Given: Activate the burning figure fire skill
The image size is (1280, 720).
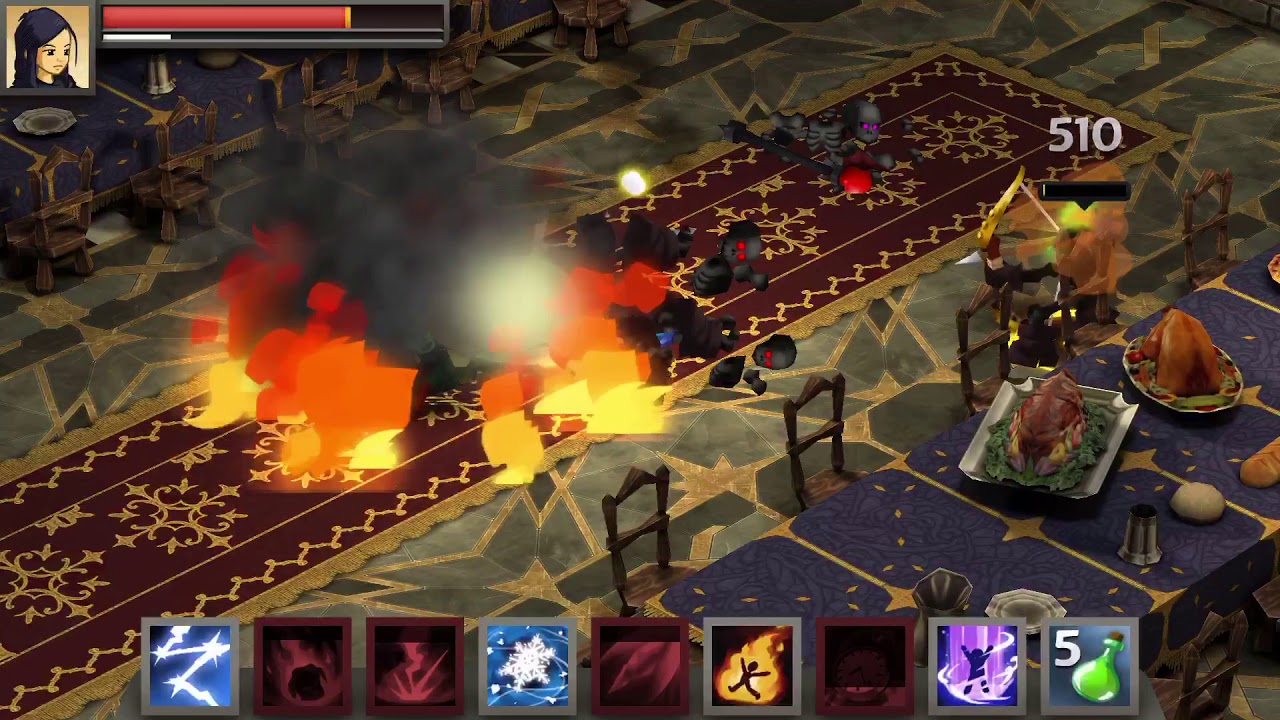Looking at the screenshot, I should [x=752, y=665].
